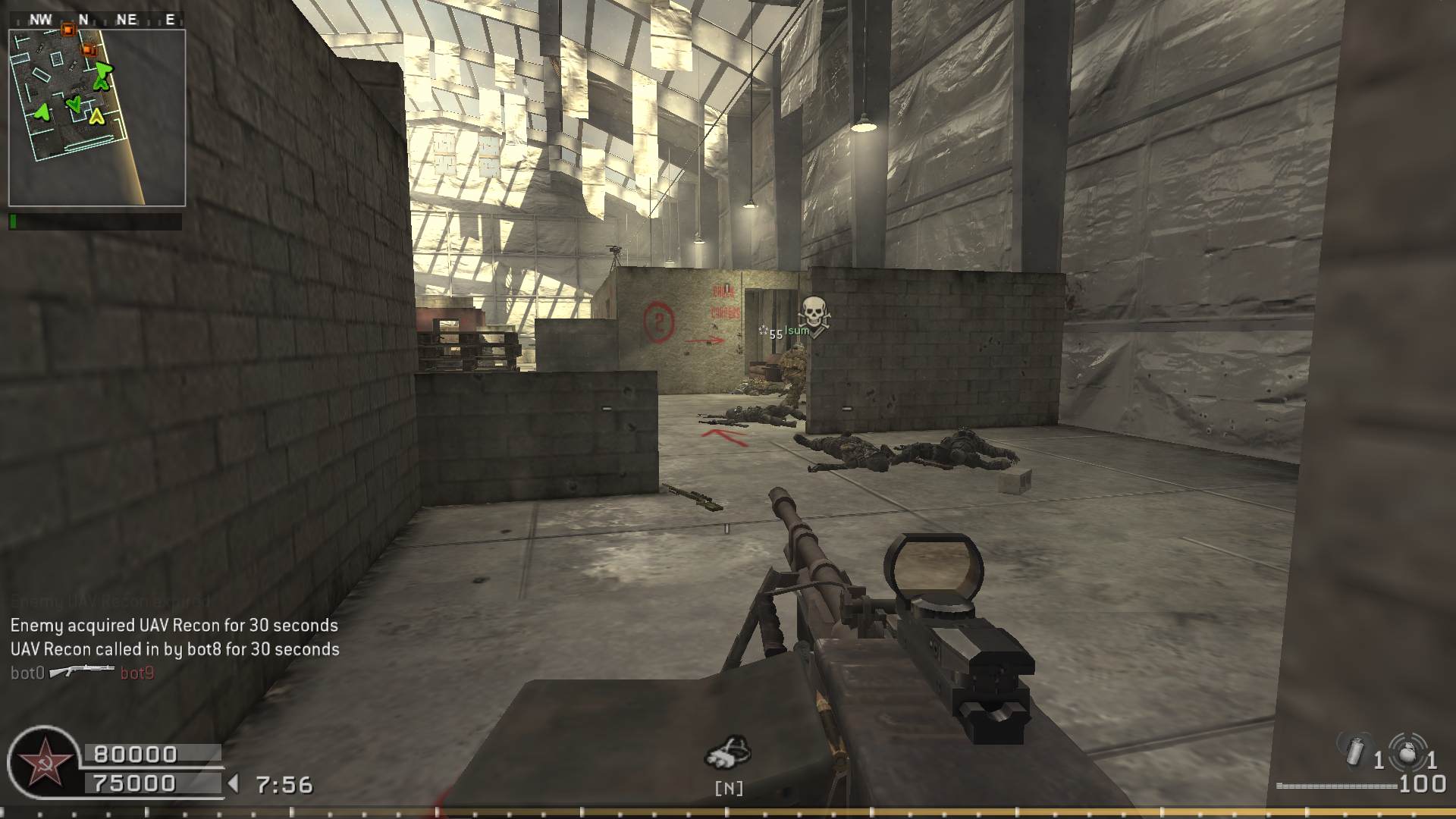Click the shotgun icon in the killfeed
This screenshot has width=1456, height=819.
pyautogui.click(x=82, y=672)
